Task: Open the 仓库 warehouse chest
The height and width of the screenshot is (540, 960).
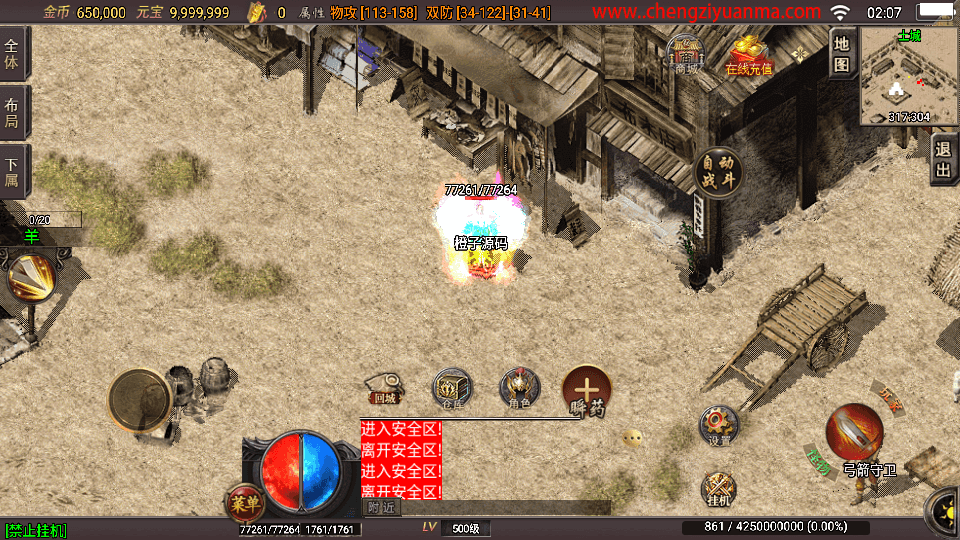Action: (x=452, y=388)
